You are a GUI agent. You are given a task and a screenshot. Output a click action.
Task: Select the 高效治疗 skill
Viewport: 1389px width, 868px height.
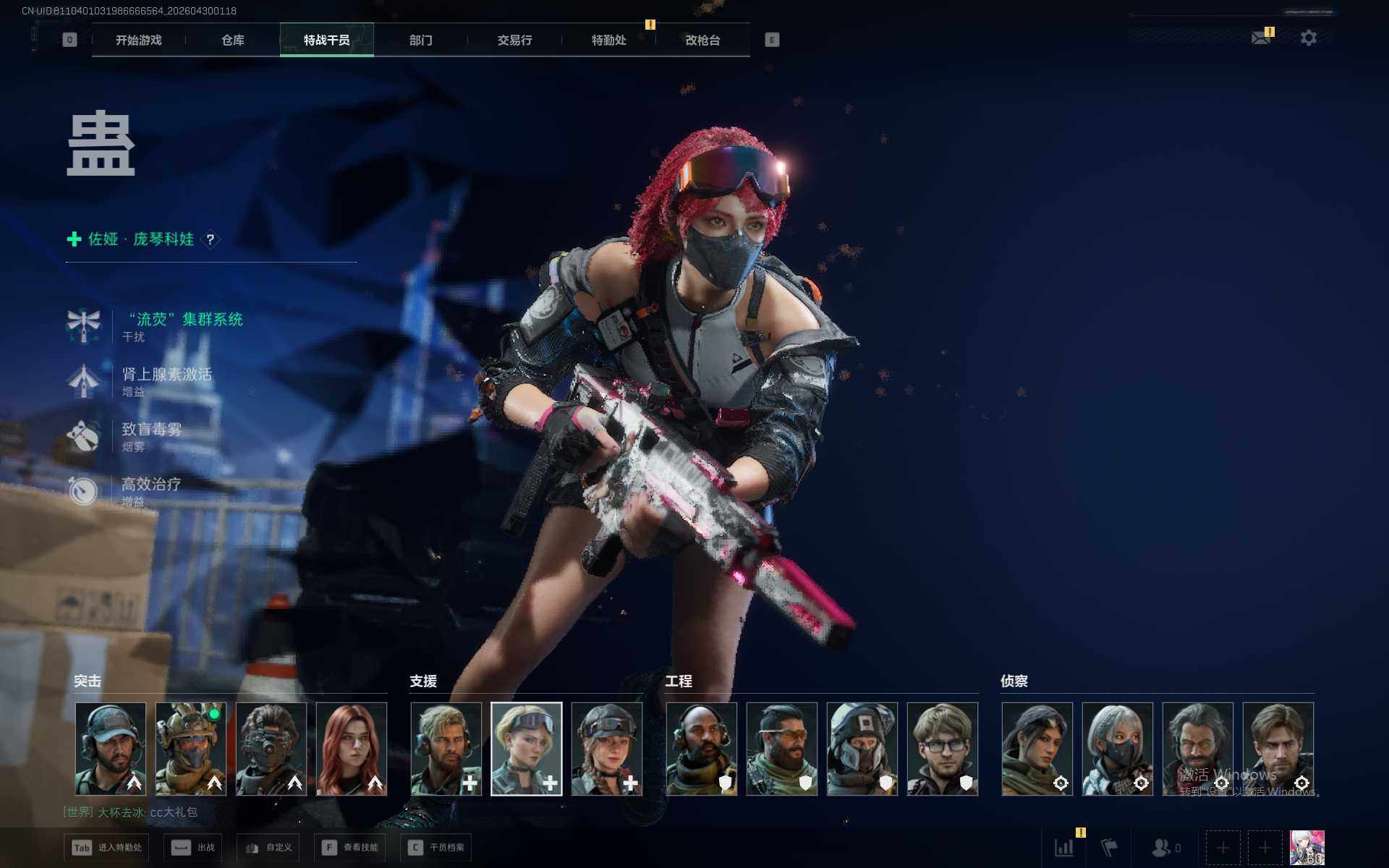(150, 485)
